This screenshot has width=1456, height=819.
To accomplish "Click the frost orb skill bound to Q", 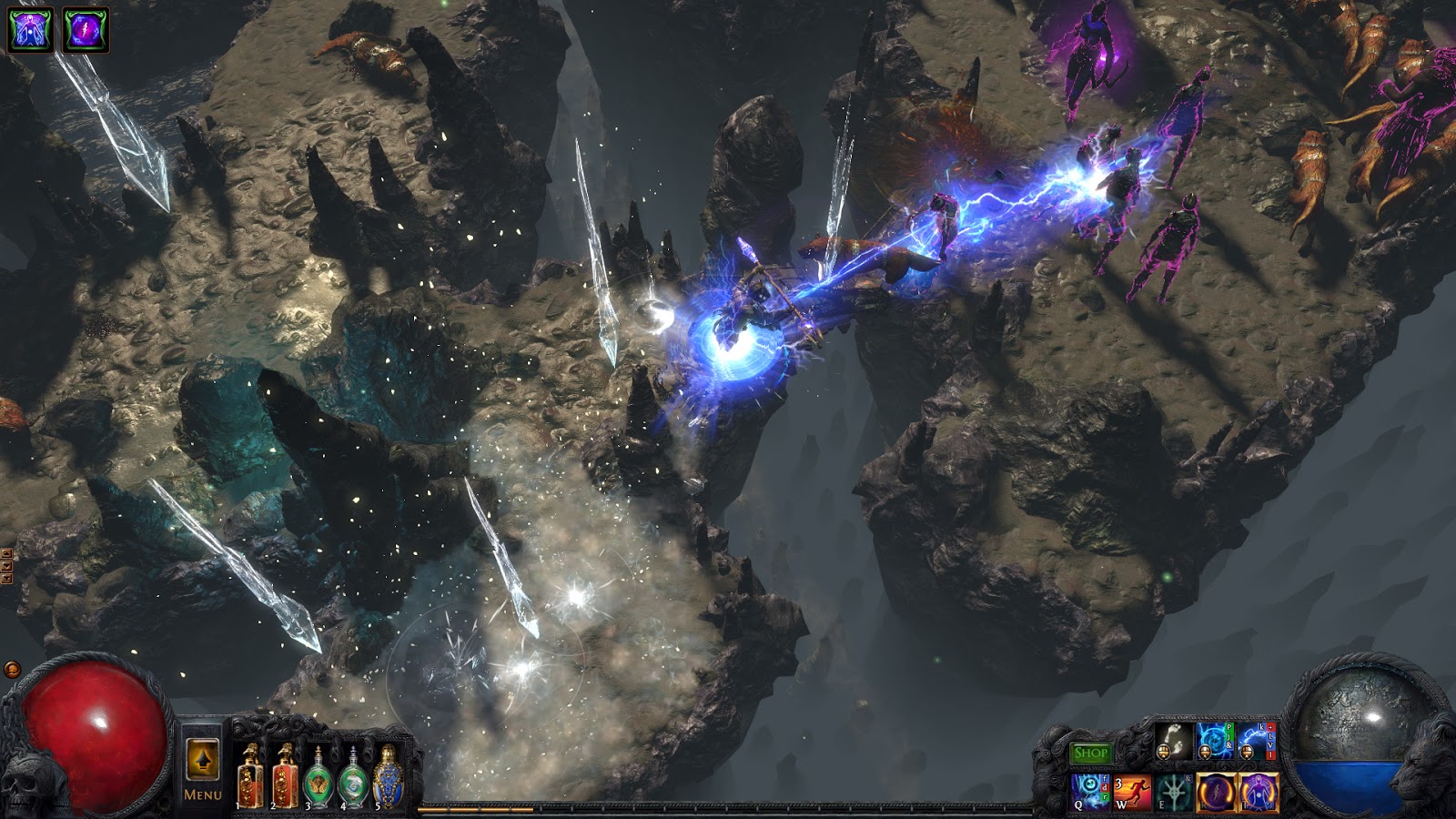I will pos(1090,790).
